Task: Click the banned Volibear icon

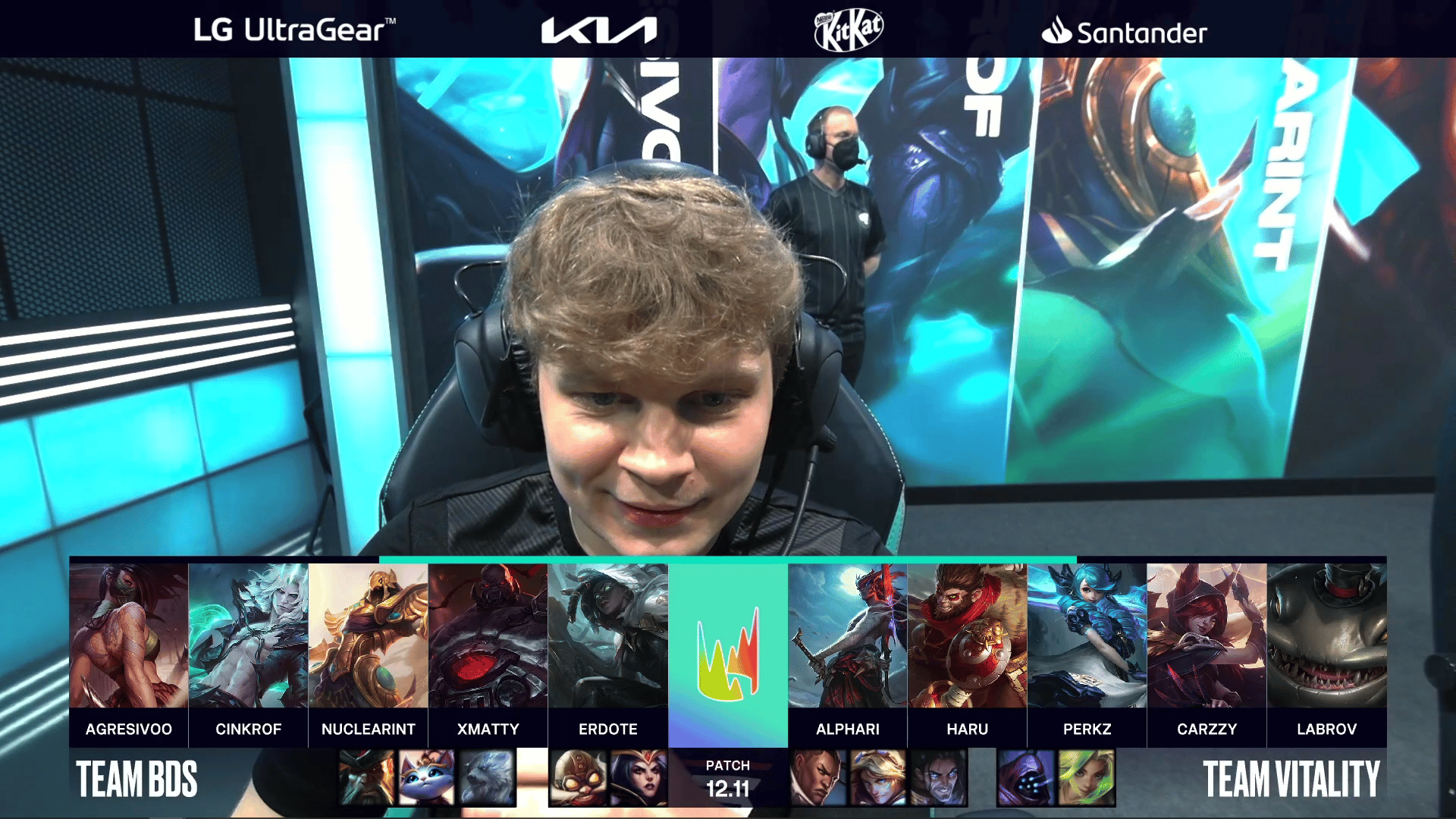Action: pyautogui.click(x=487, y=777)
